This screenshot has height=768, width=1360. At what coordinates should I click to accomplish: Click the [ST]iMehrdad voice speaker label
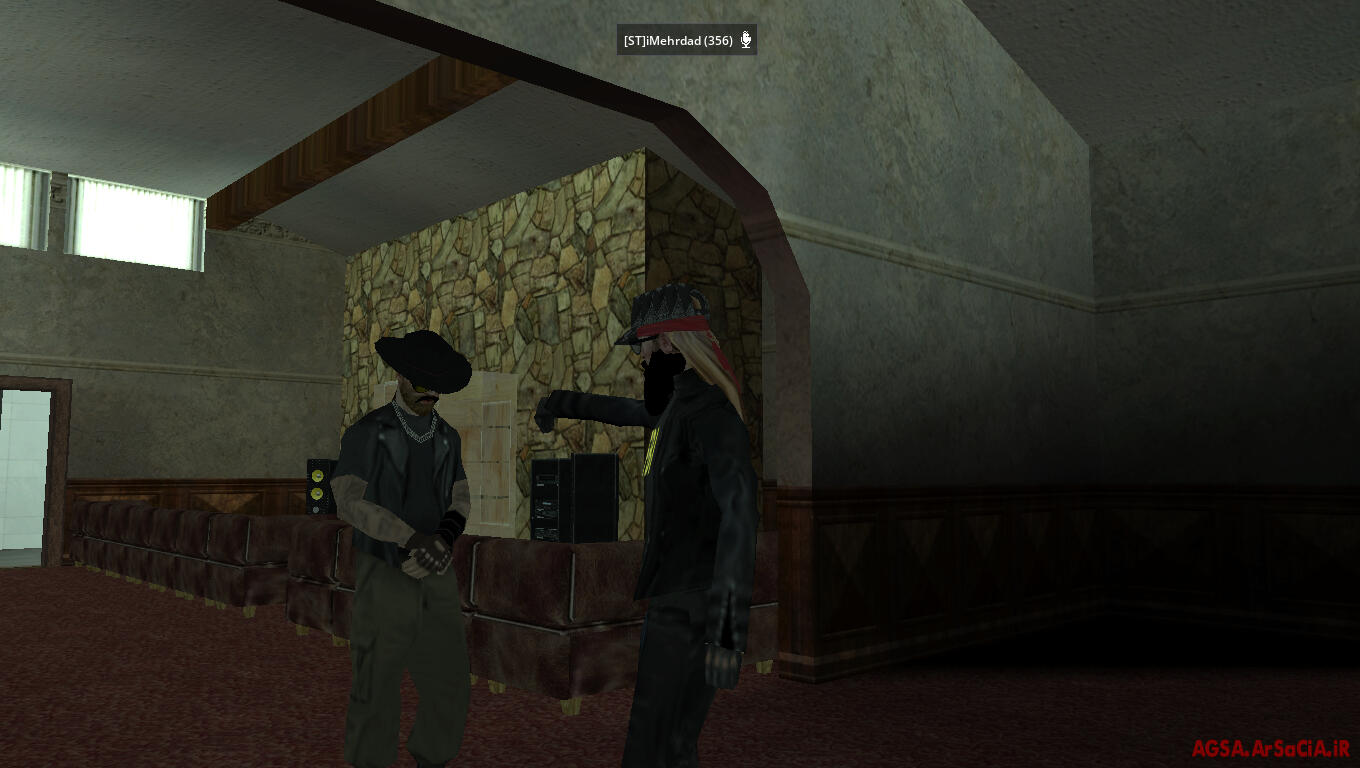click(677, 41)
